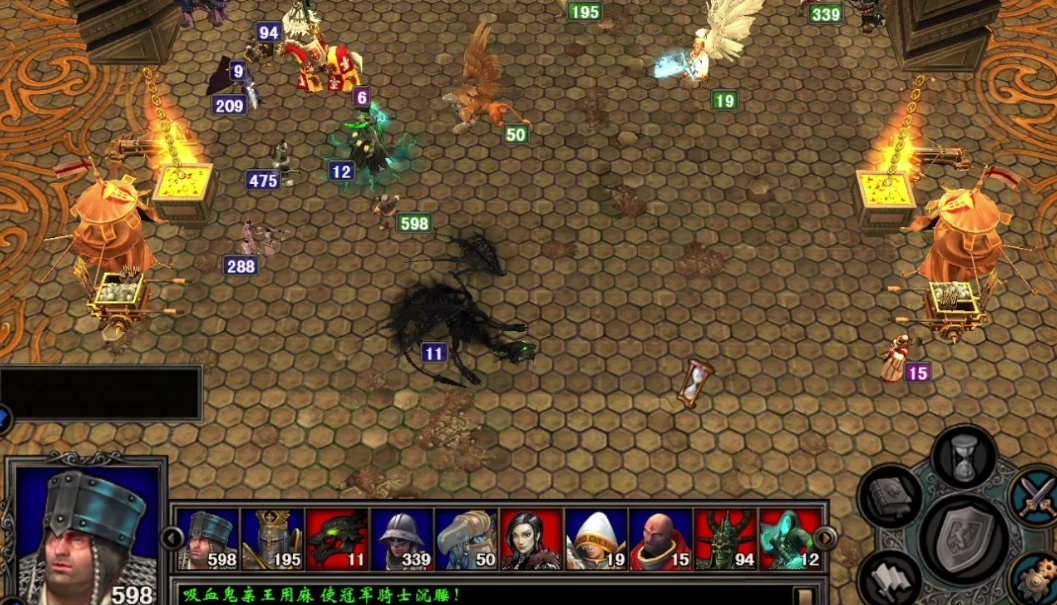Select the dark-haired female hero portrait
Viewport: 1057px width, 605px height.
(531, 539)
